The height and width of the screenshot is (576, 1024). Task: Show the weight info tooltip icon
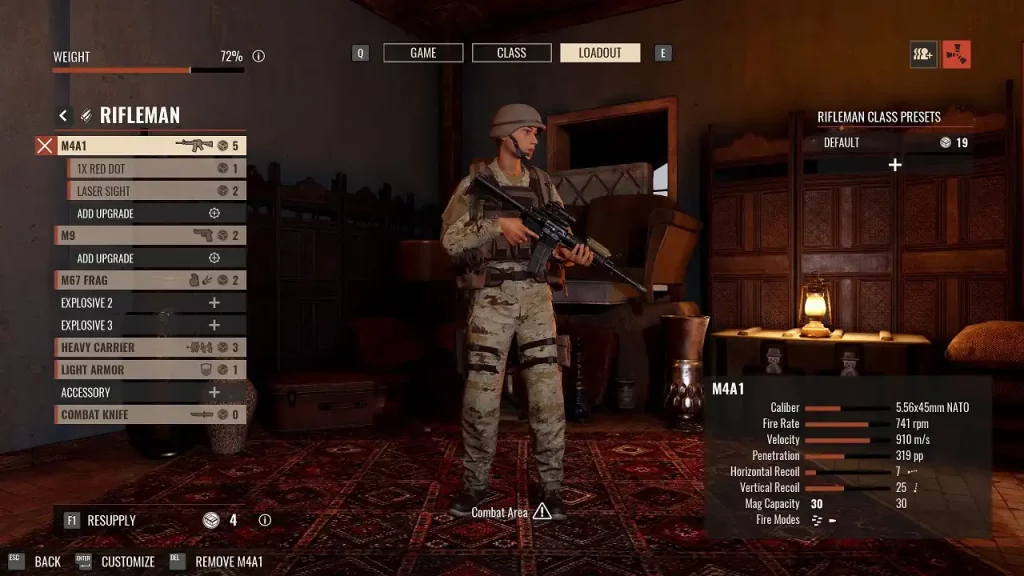click(259, 57)
